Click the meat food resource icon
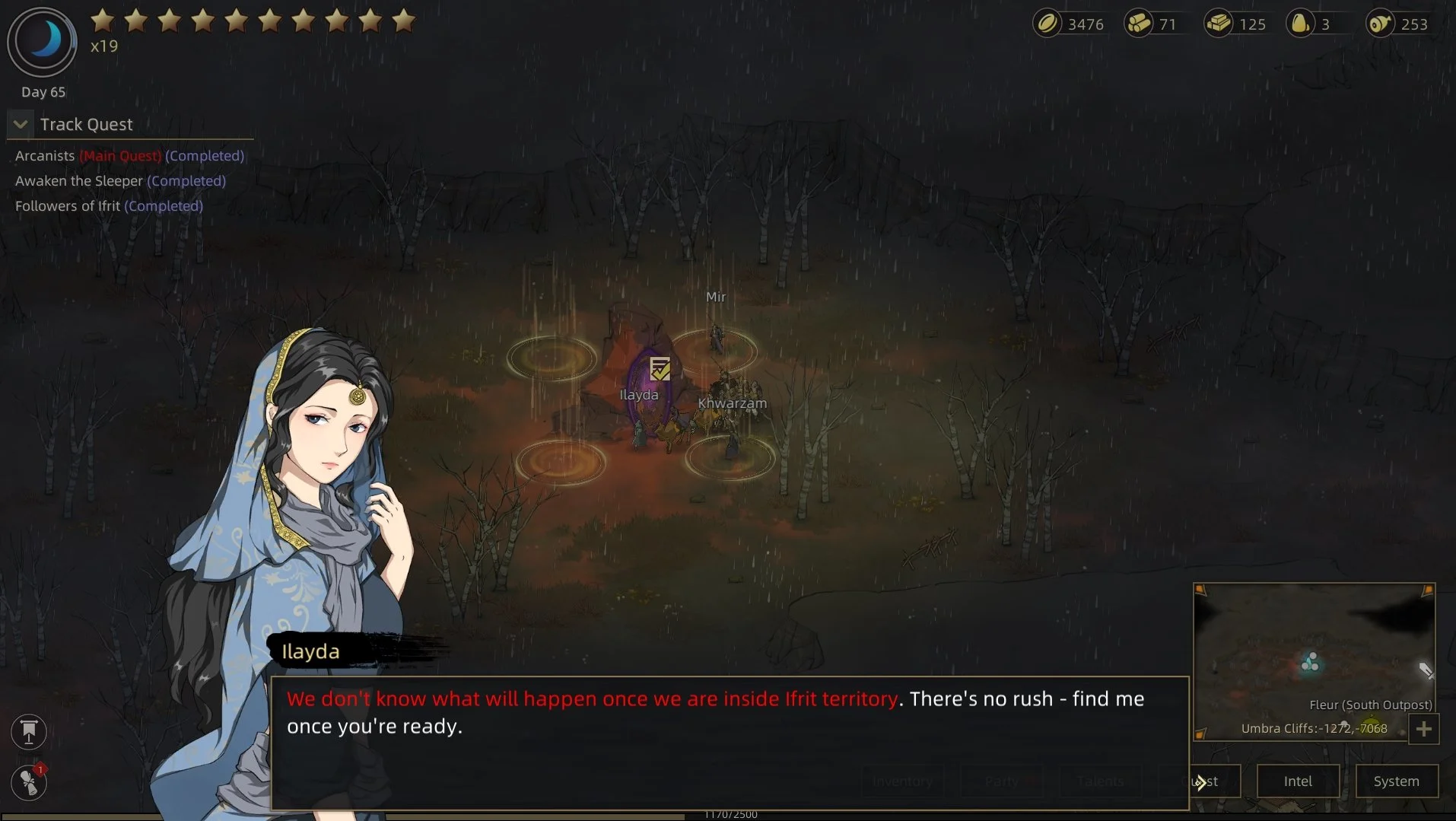The image size is (1456, 821). tap(1380, 24)
